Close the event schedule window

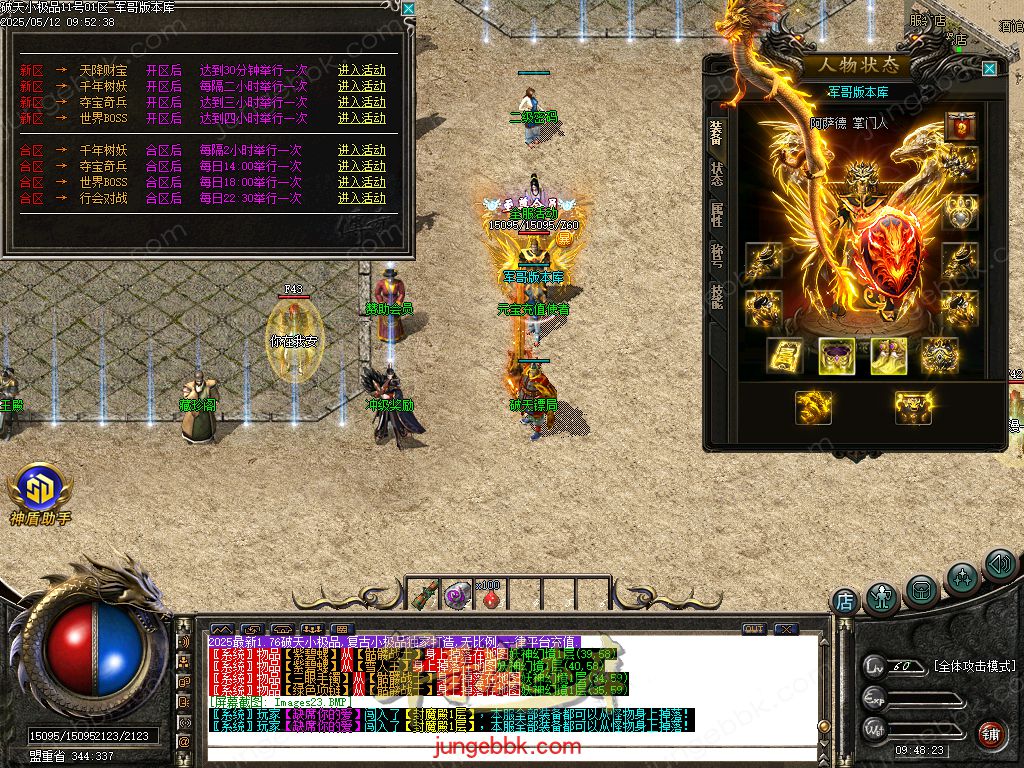click(408, 8)
